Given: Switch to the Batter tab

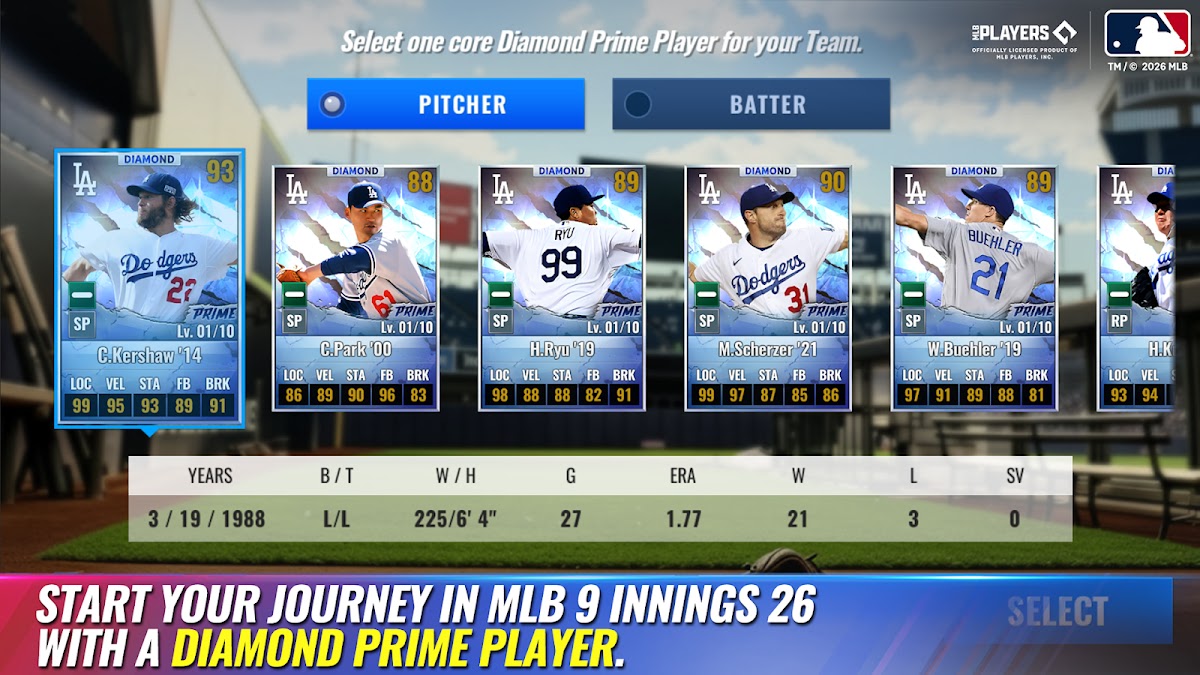Looking at the screenshot, I should [x=751, y=104].
